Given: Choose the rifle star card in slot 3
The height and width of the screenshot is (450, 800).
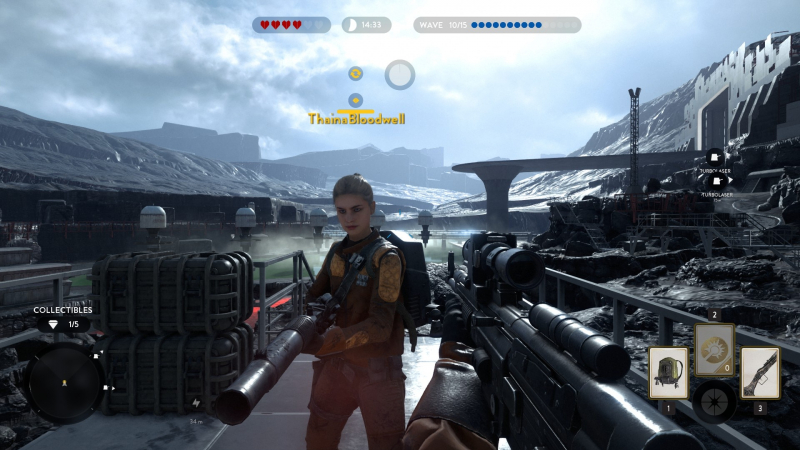Looking at the screenshot, I should pos(760,372).
